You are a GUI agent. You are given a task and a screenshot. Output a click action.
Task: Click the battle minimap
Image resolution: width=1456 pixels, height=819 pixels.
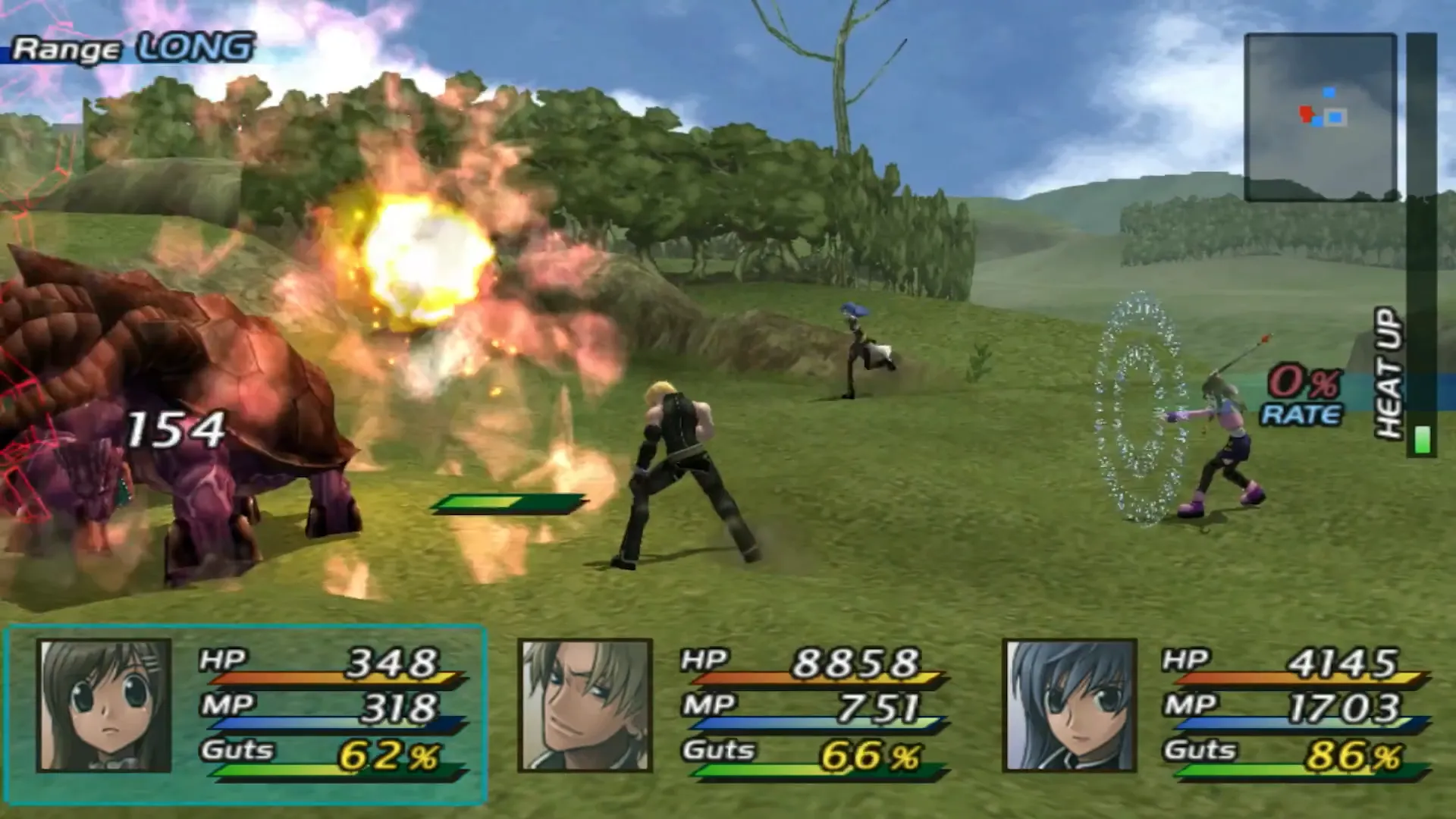click(x=1320, y=118)
